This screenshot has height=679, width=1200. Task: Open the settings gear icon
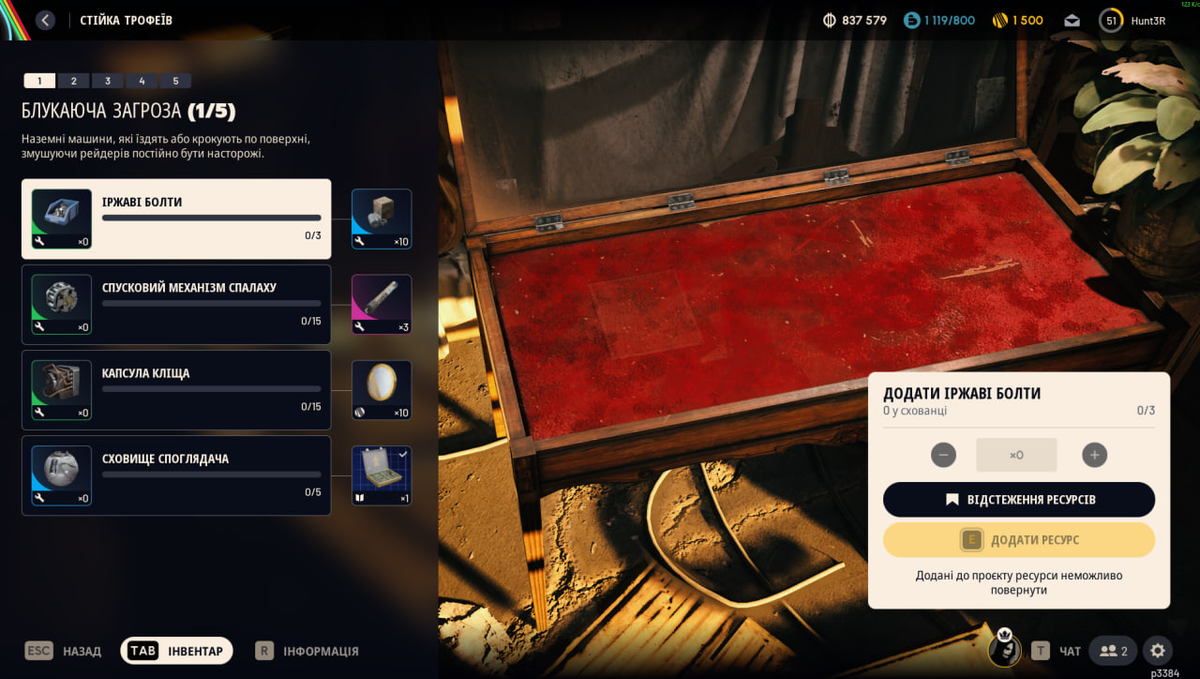(x=1157, y=651)
